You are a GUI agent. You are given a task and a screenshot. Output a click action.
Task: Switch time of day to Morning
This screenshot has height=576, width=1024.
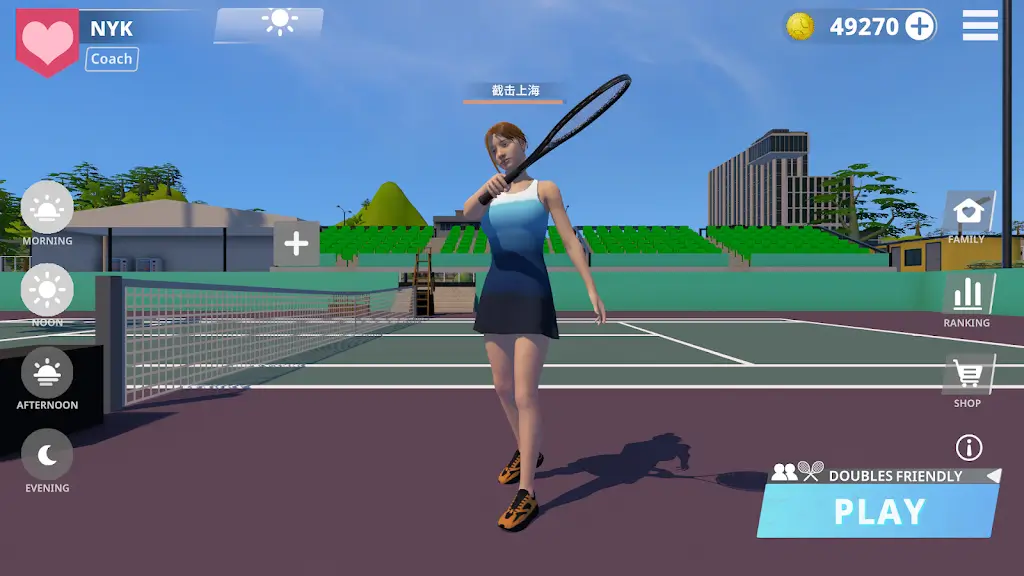point(47,213)
